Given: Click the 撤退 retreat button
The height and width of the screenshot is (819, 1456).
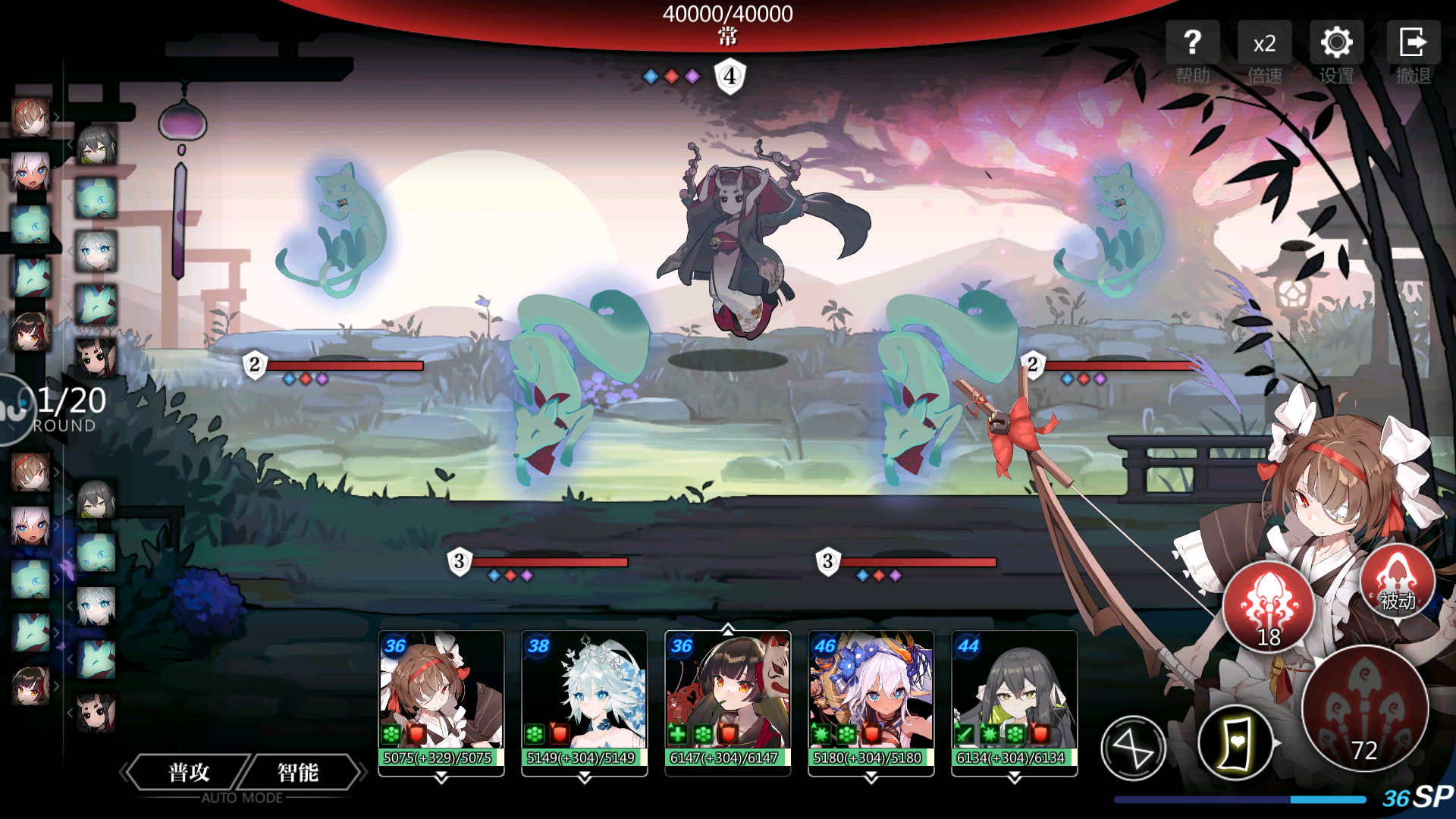Looking at the screenshot, I should [1413, 52].
